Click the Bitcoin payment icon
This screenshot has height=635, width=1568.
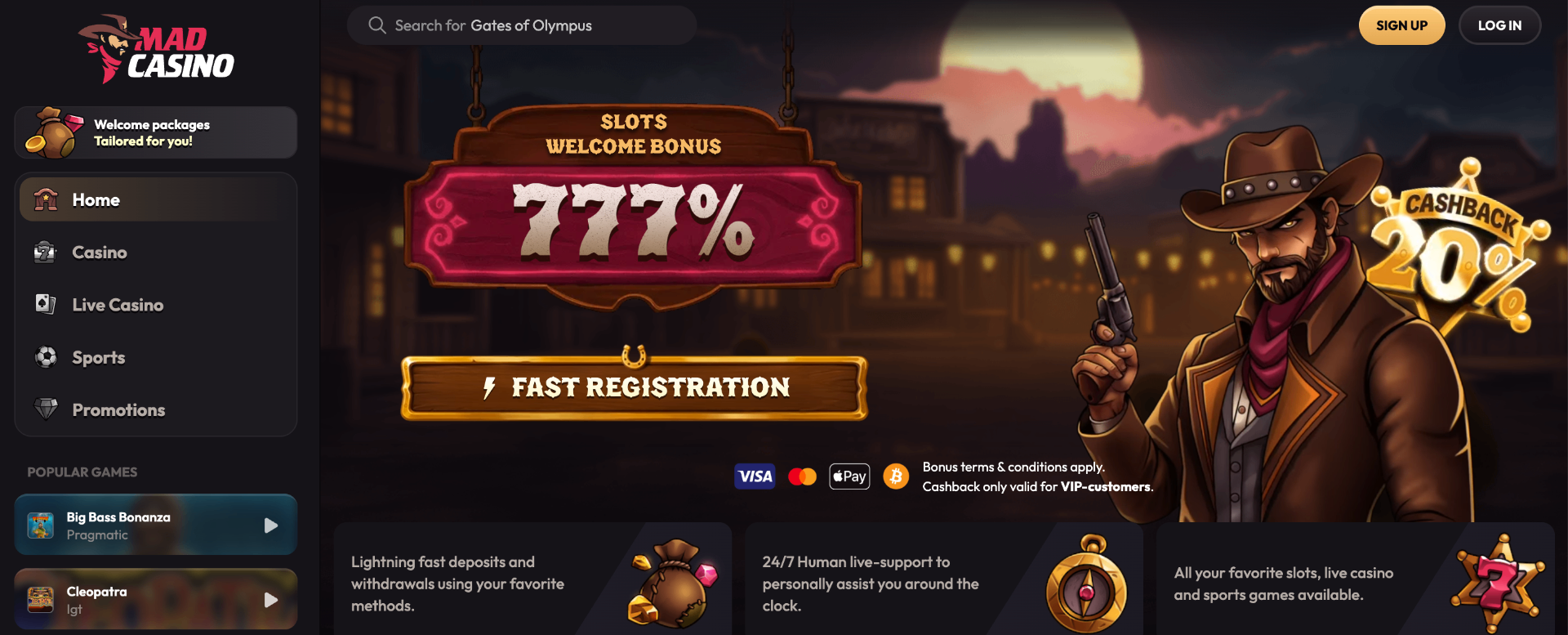pyautogui.click(x=897, y=476)
